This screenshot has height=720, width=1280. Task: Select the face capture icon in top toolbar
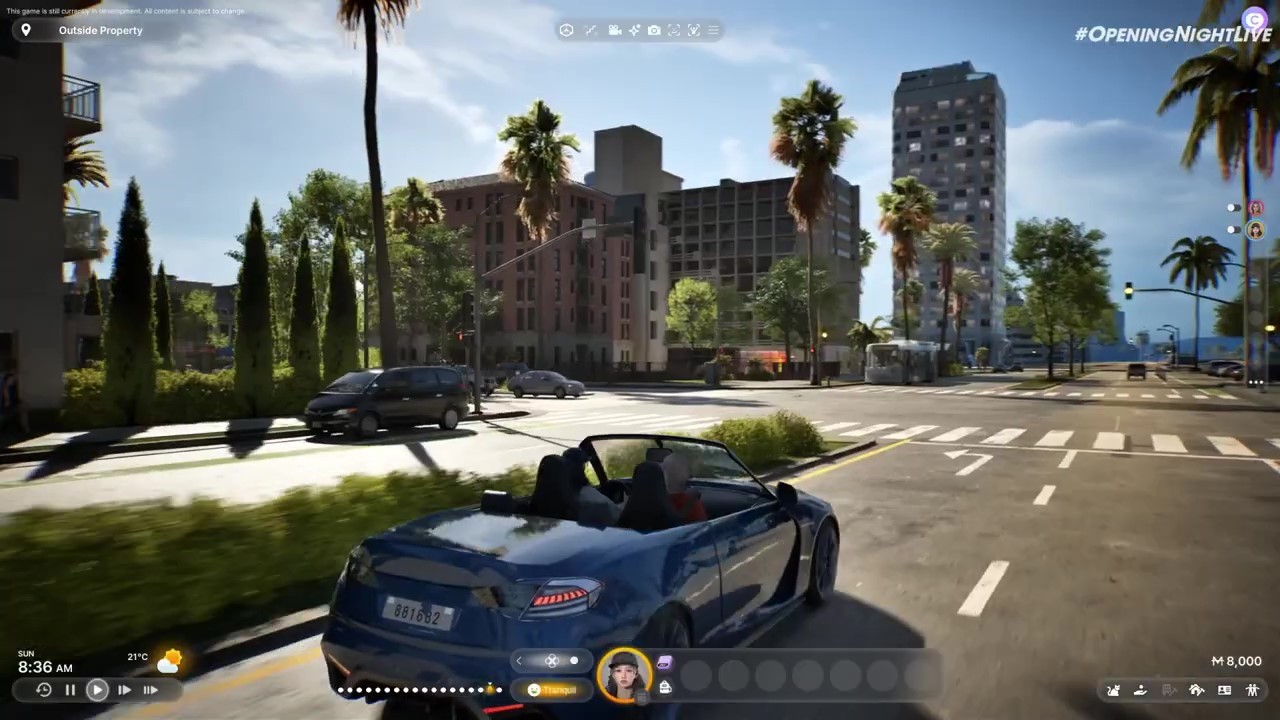tap(674, 30)
